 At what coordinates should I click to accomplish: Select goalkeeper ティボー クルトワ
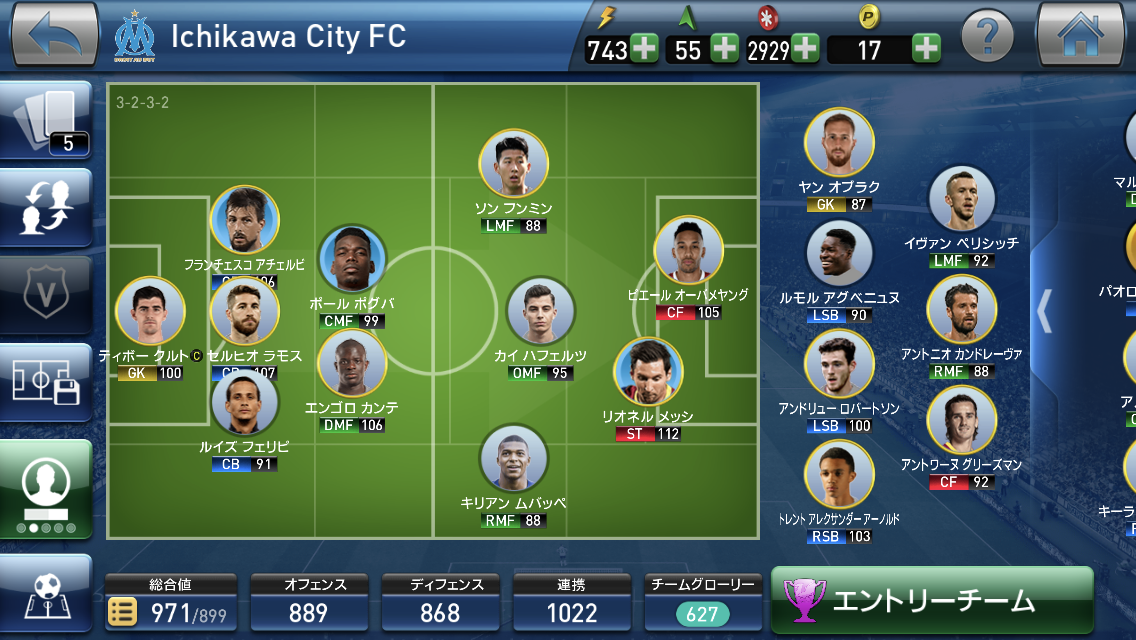[150, 311]
